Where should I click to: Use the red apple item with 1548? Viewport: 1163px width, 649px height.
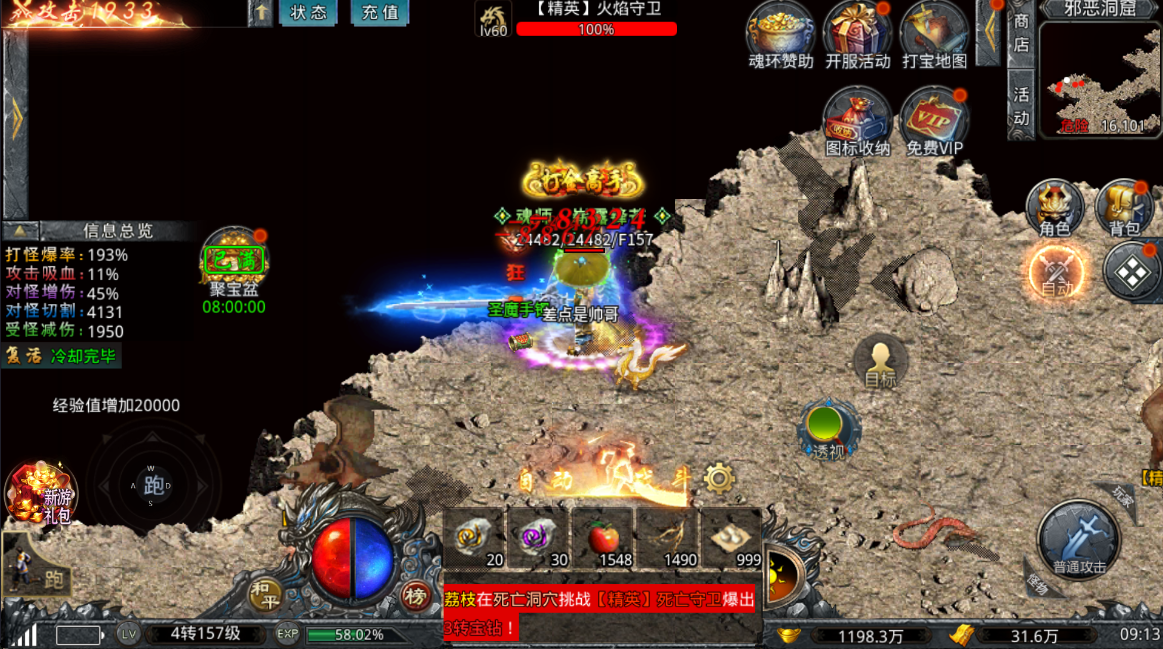603,540
